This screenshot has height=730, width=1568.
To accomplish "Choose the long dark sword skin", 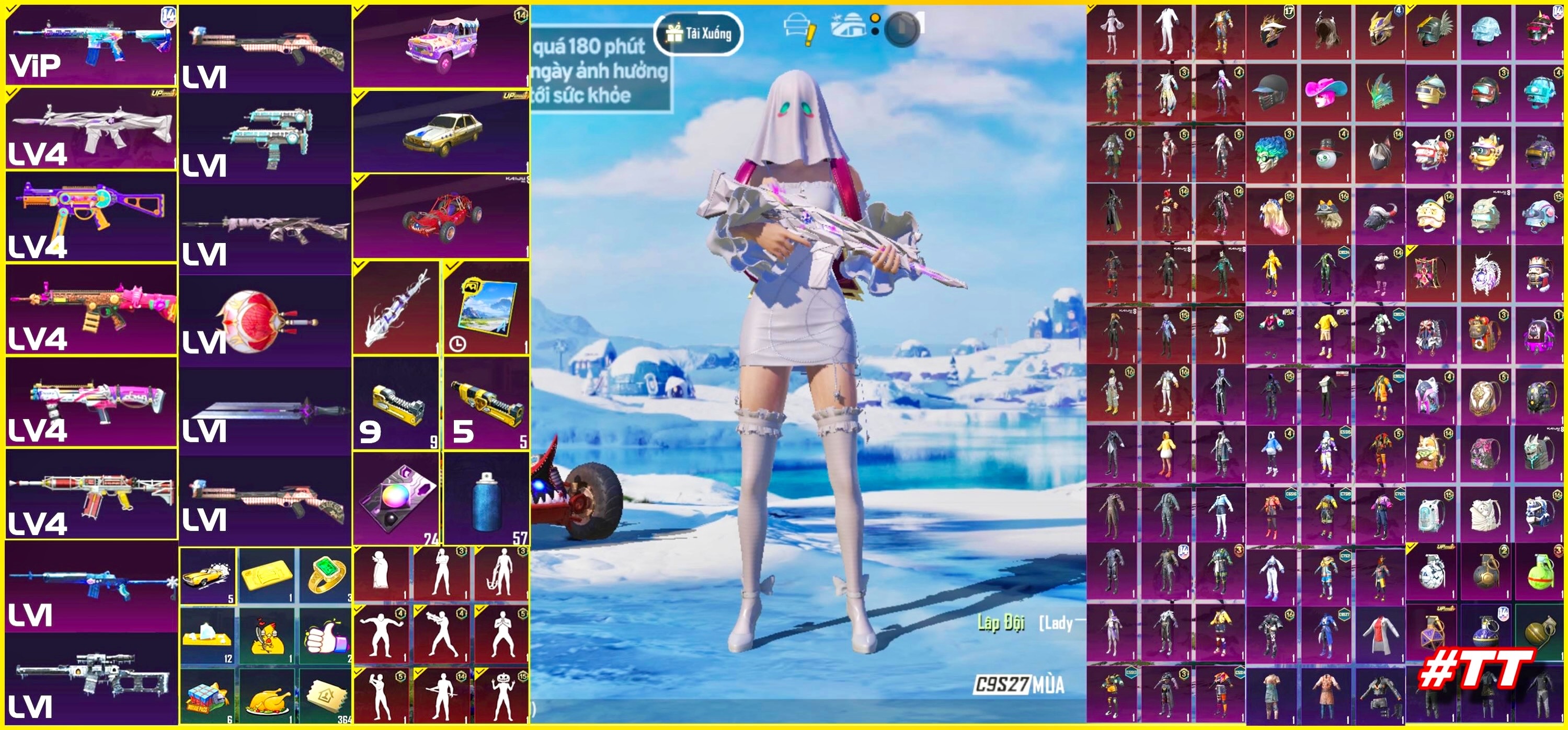I will point(265,411).
